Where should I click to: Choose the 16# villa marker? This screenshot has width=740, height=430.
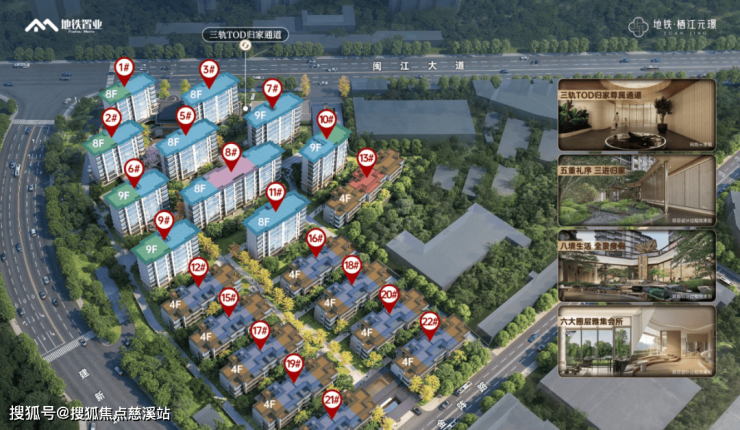pos(316,238)
